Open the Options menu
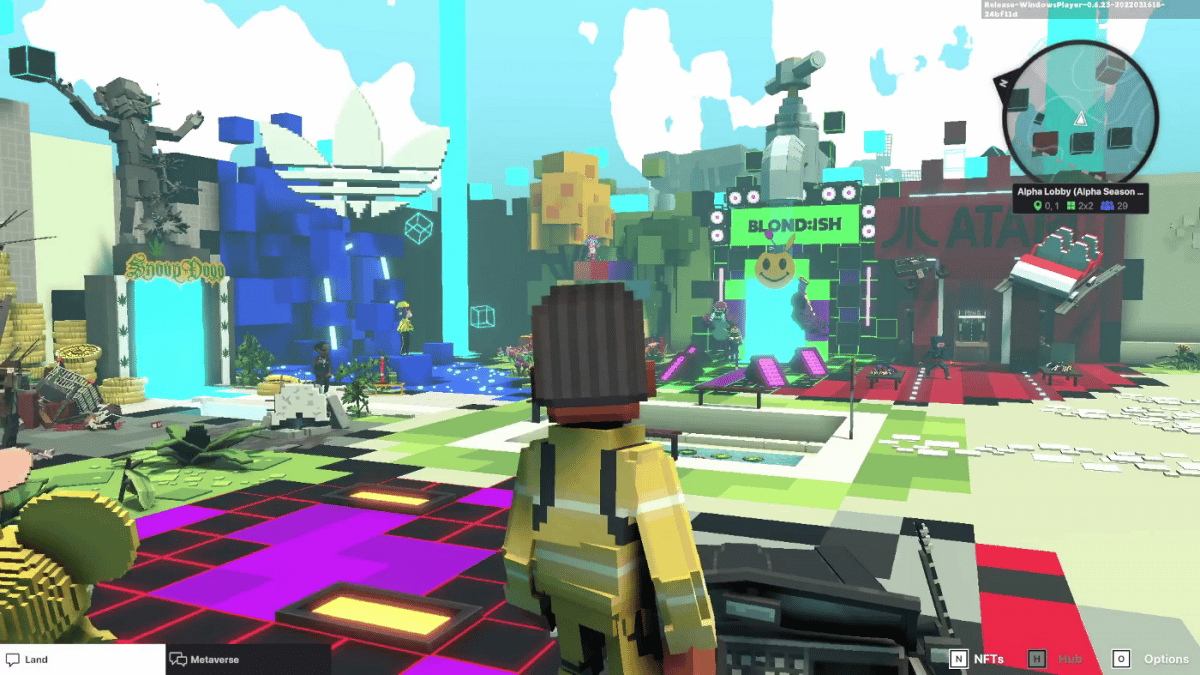Image resolution: width=1200 pixels, height=675 pixels. click(x=1150, y=659)
